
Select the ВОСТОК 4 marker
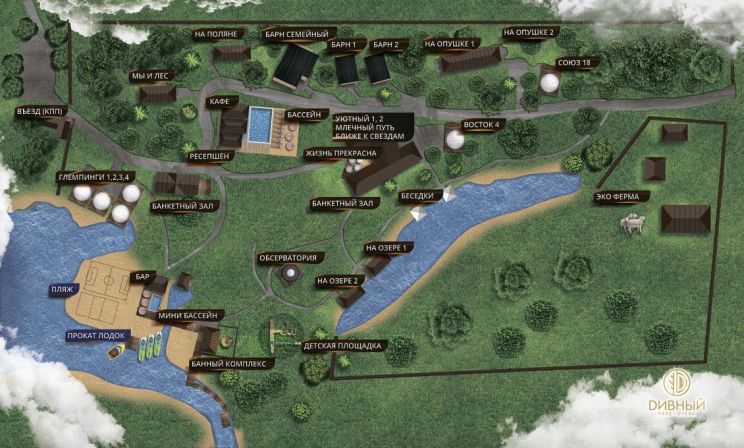tap(480, 124)
